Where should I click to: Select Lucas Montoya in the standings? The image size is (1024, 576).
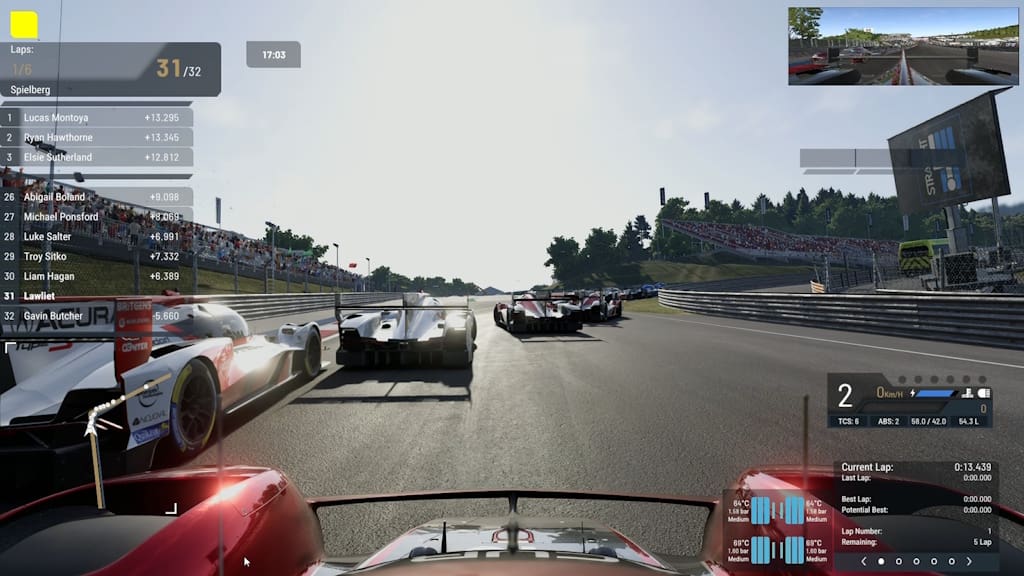pos(97,117)
